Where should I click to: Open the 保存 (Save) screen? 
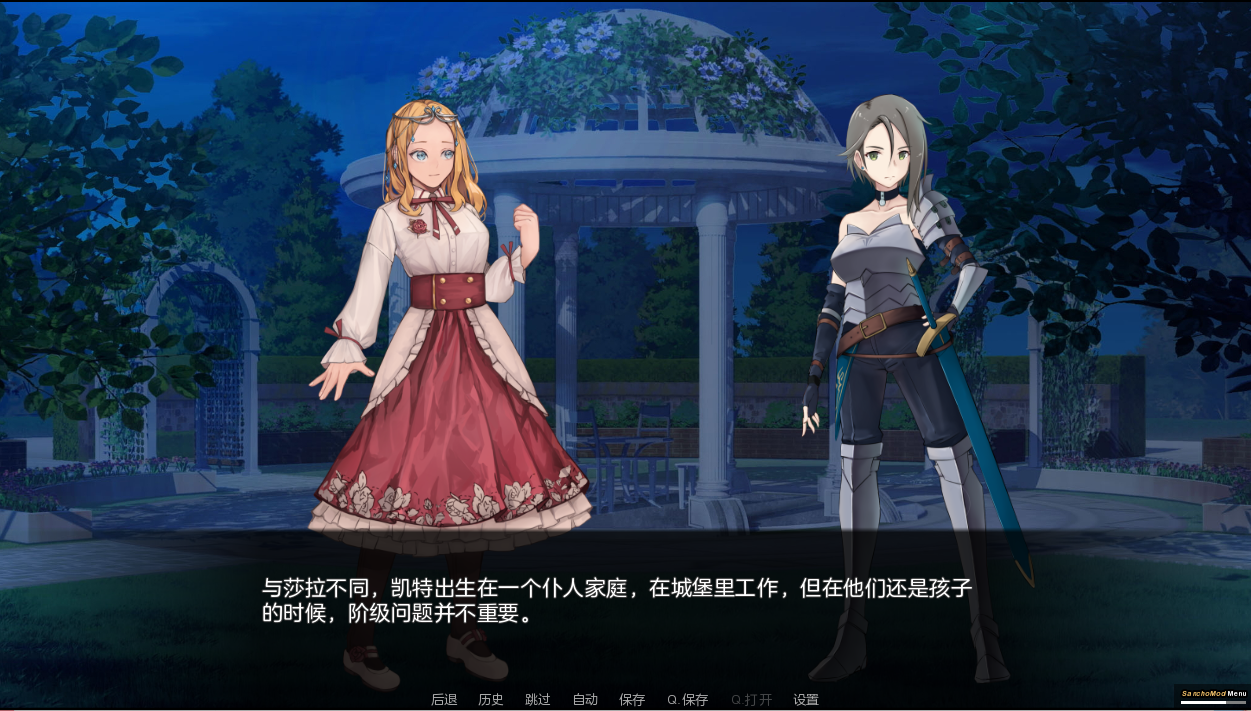tap(632, 700)
